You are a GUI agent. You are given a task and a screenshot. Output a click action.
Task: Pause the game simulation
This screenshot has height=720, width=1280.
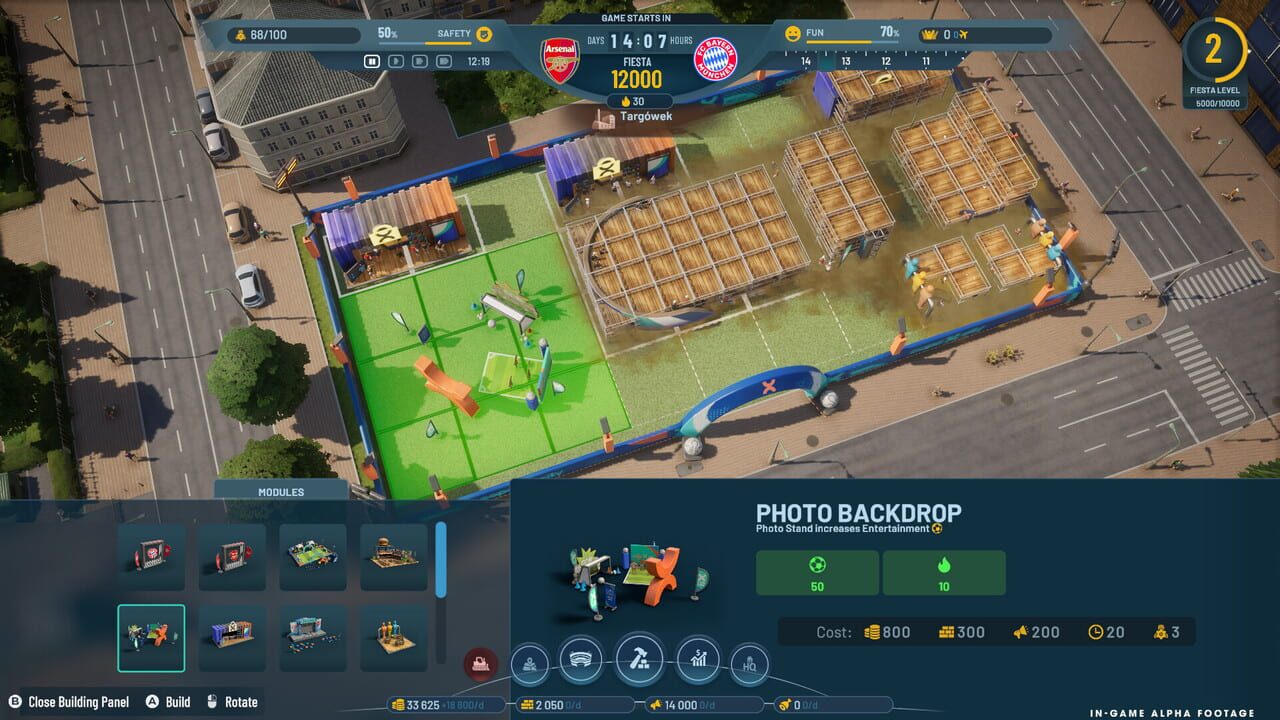coord(371,60)
